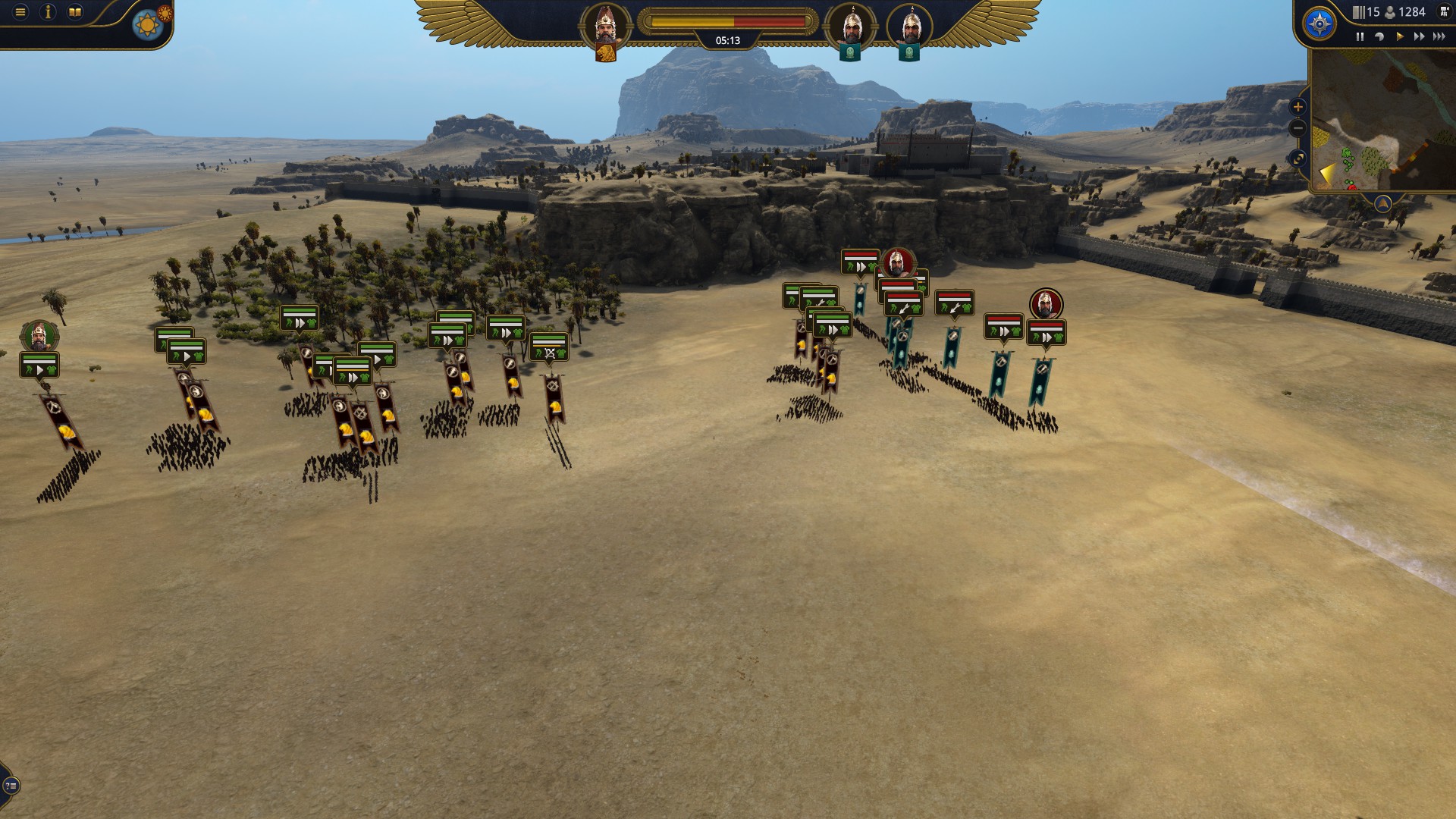Toggle the minimap camera tracking icon
The height and width of the screenshot is (819, 1456).
point(1298,157)
